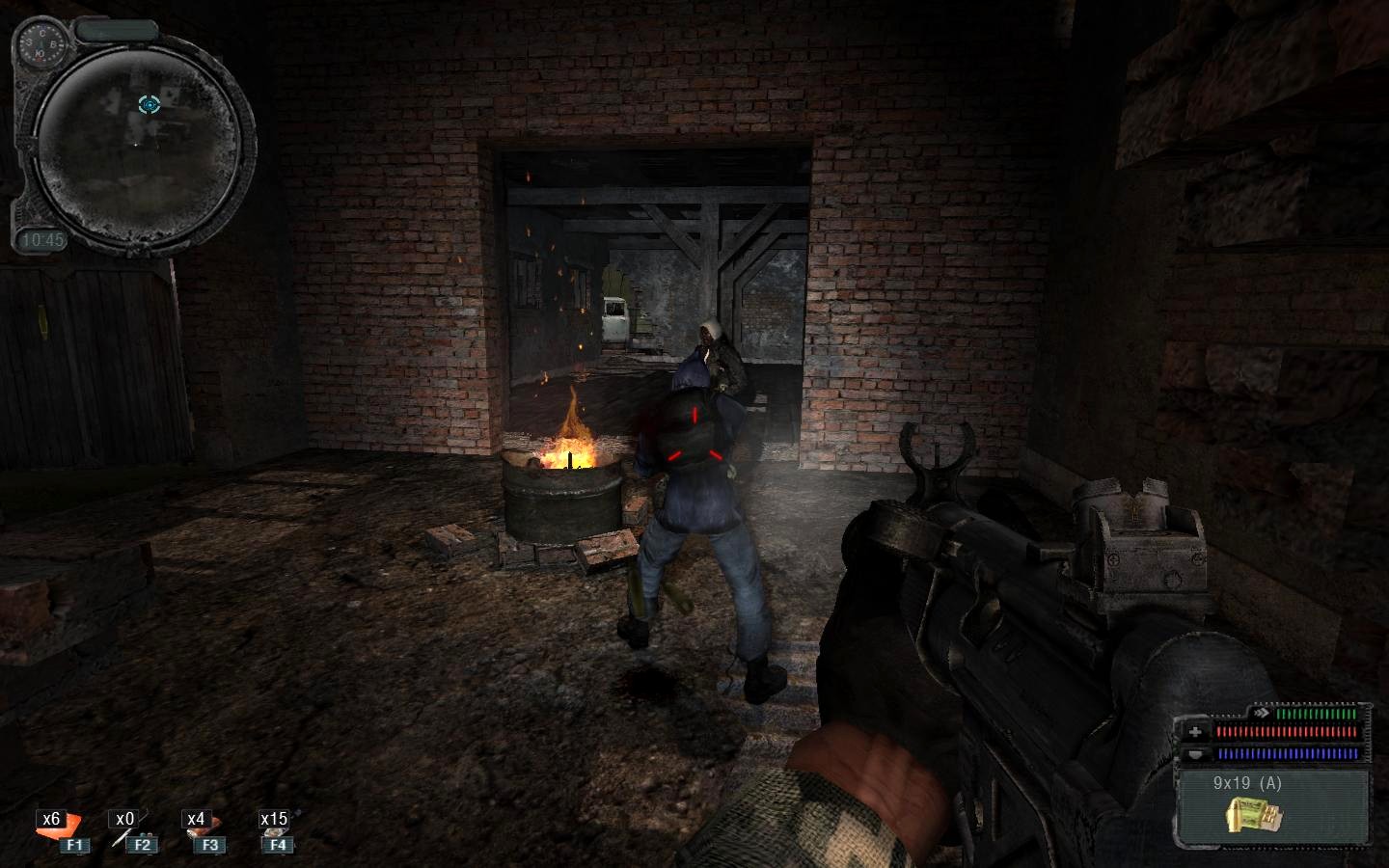Use the F4 quick slot with fifteen items

point(275,831)
